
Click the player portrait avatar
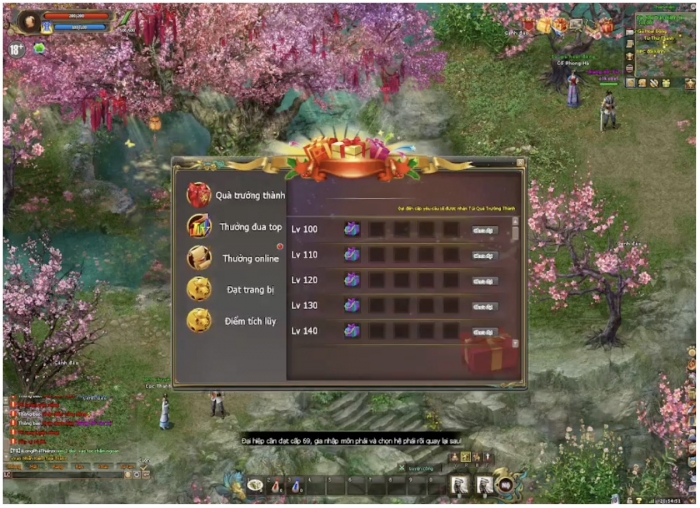click(x=30, y=21)
